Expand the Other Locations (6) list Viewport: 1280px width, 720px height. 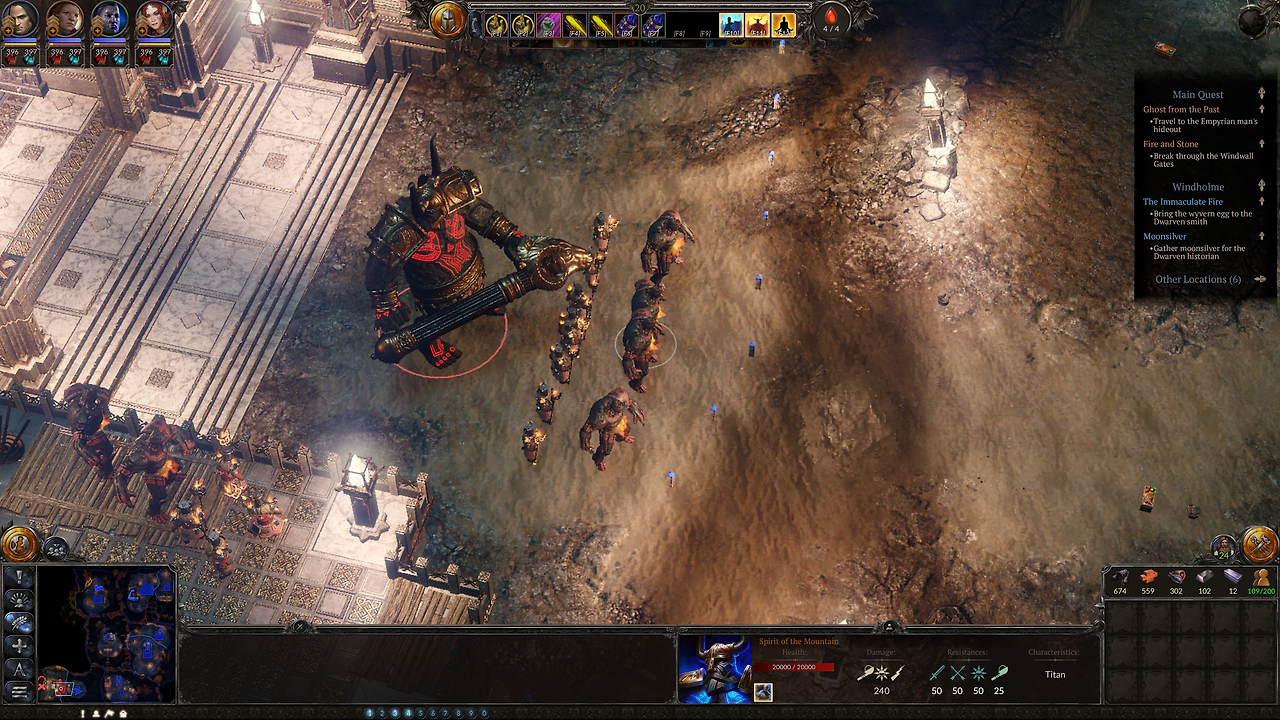(x=1198, y=280)
